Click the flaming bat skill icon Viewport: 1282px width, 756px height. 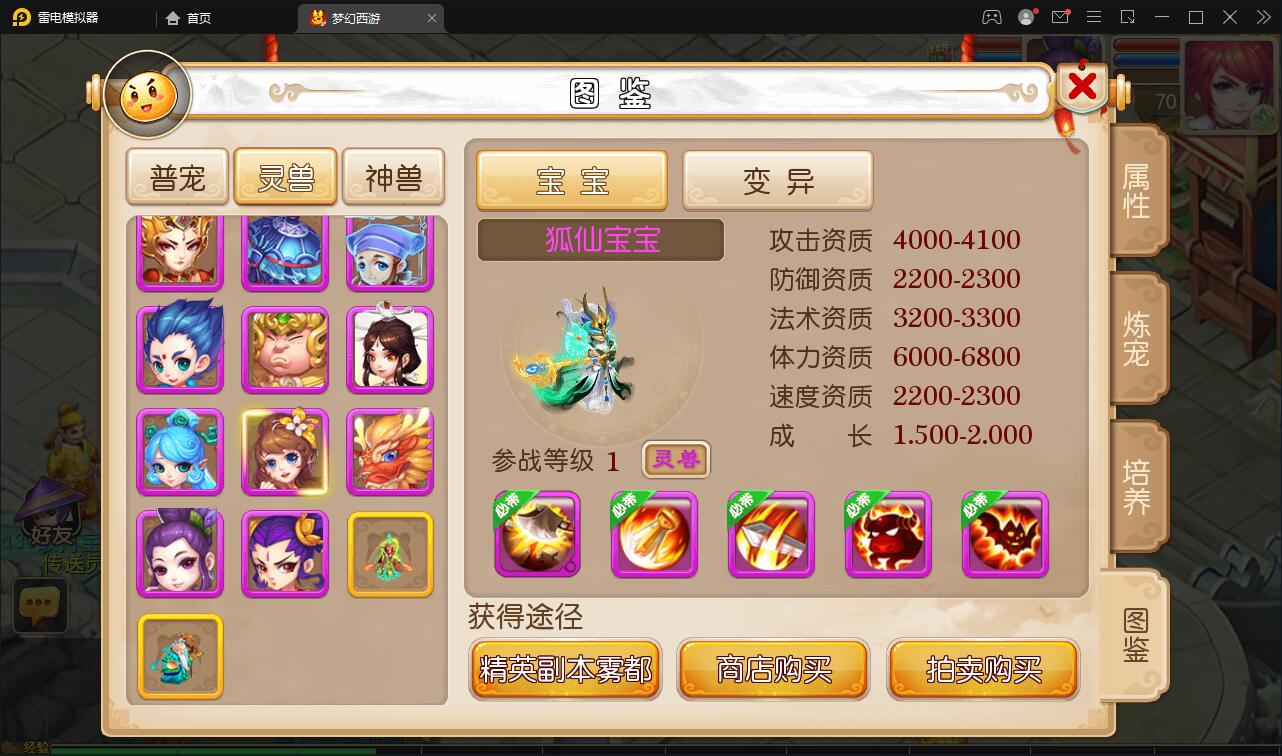[1005, 536]
